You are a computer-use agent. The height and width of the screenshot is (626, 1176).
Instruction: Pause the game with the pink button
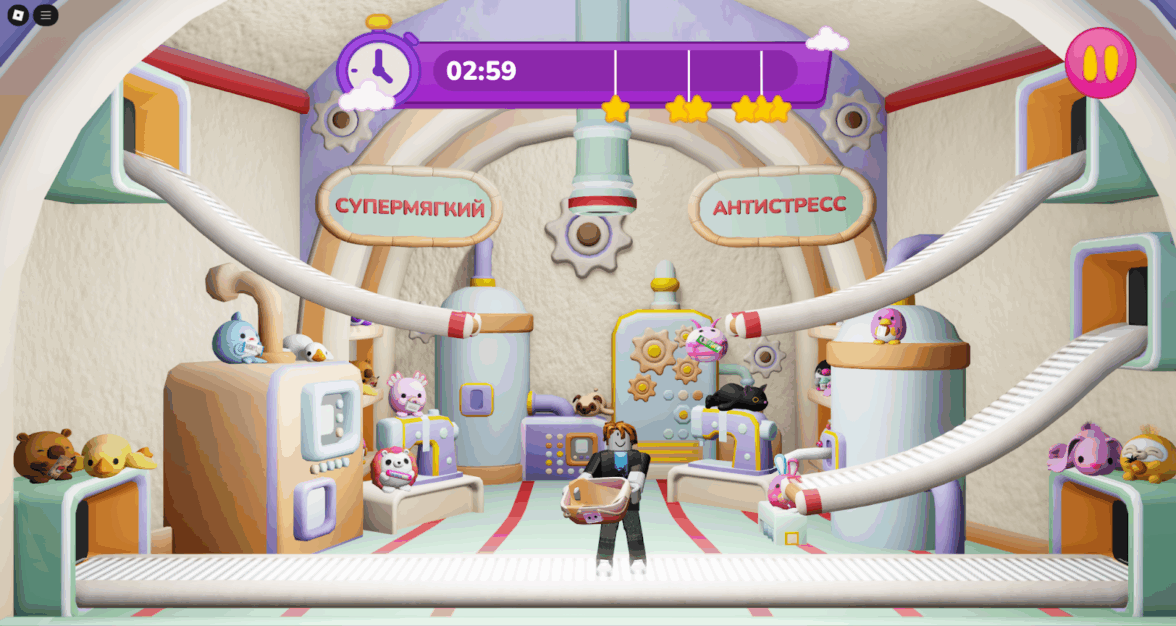coord(1100,63)
